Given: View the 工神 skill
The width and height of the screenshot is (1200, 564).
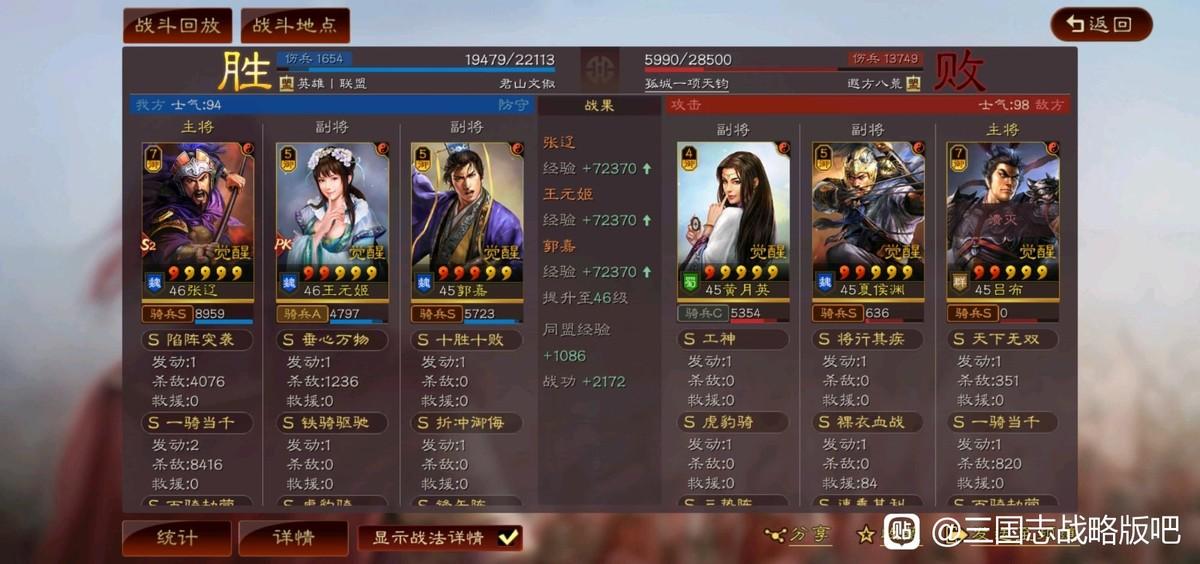Looking at the screenshot, I should (x=733, y=340).
